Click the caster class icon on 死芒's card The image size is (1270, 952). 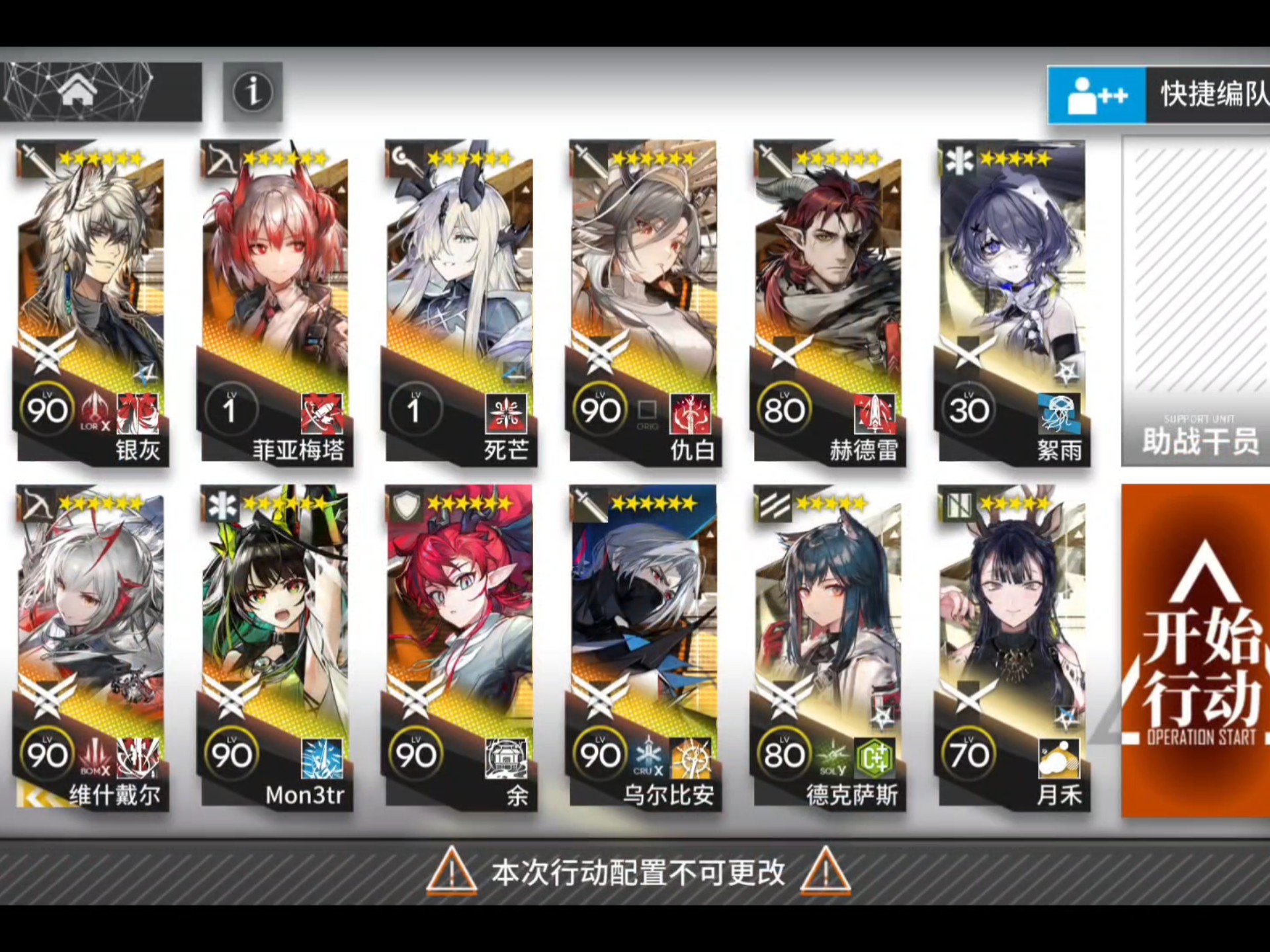[405, 158]
